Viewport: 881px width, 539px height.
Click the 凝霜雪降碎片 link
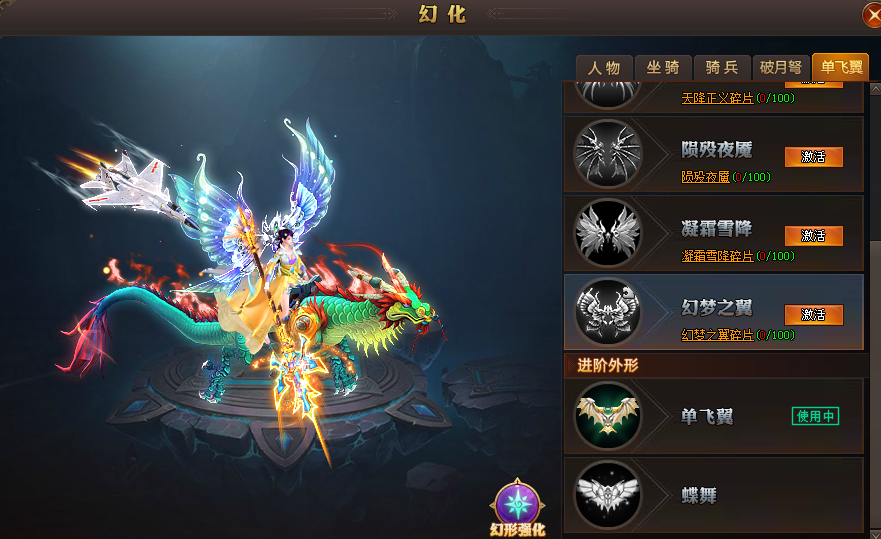tap(717, 256)
